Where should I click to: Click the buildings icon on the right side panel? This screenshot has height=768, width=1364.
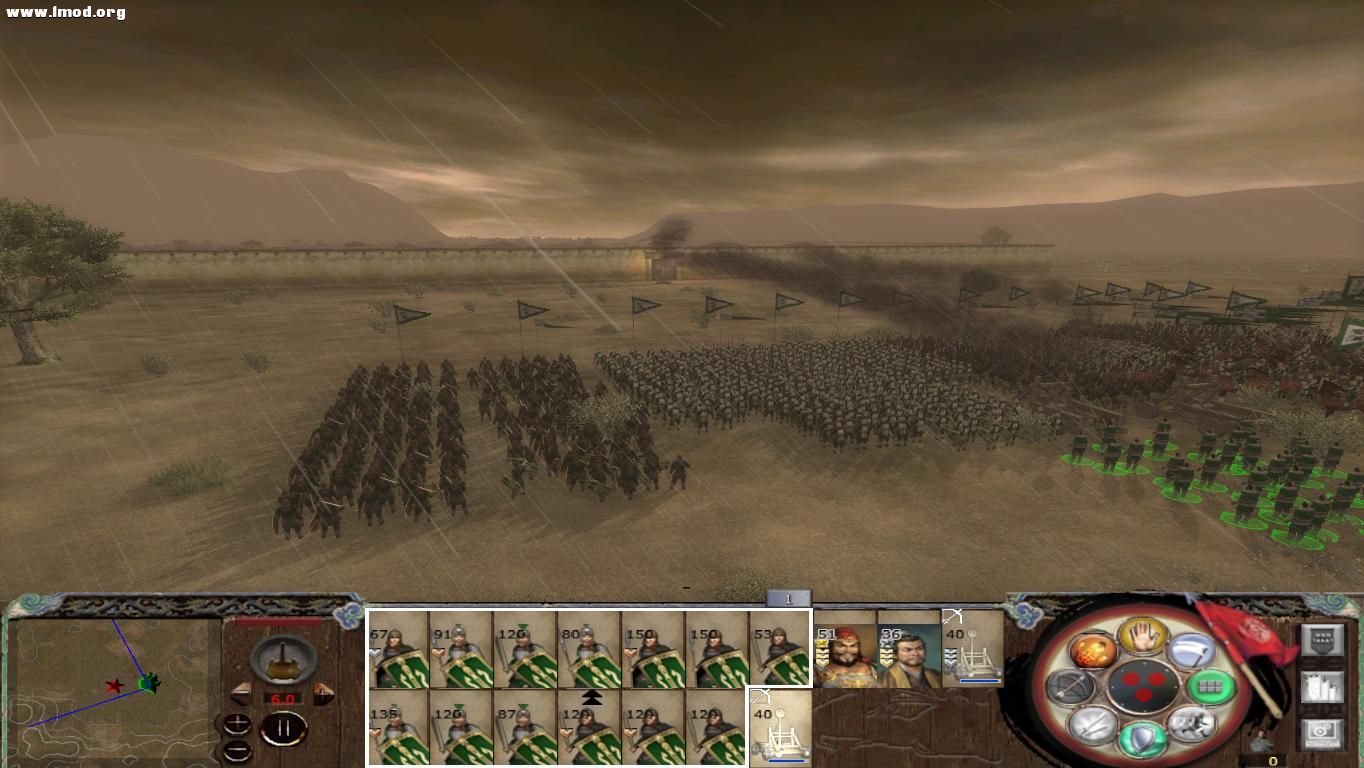[x=1323, y=688]
